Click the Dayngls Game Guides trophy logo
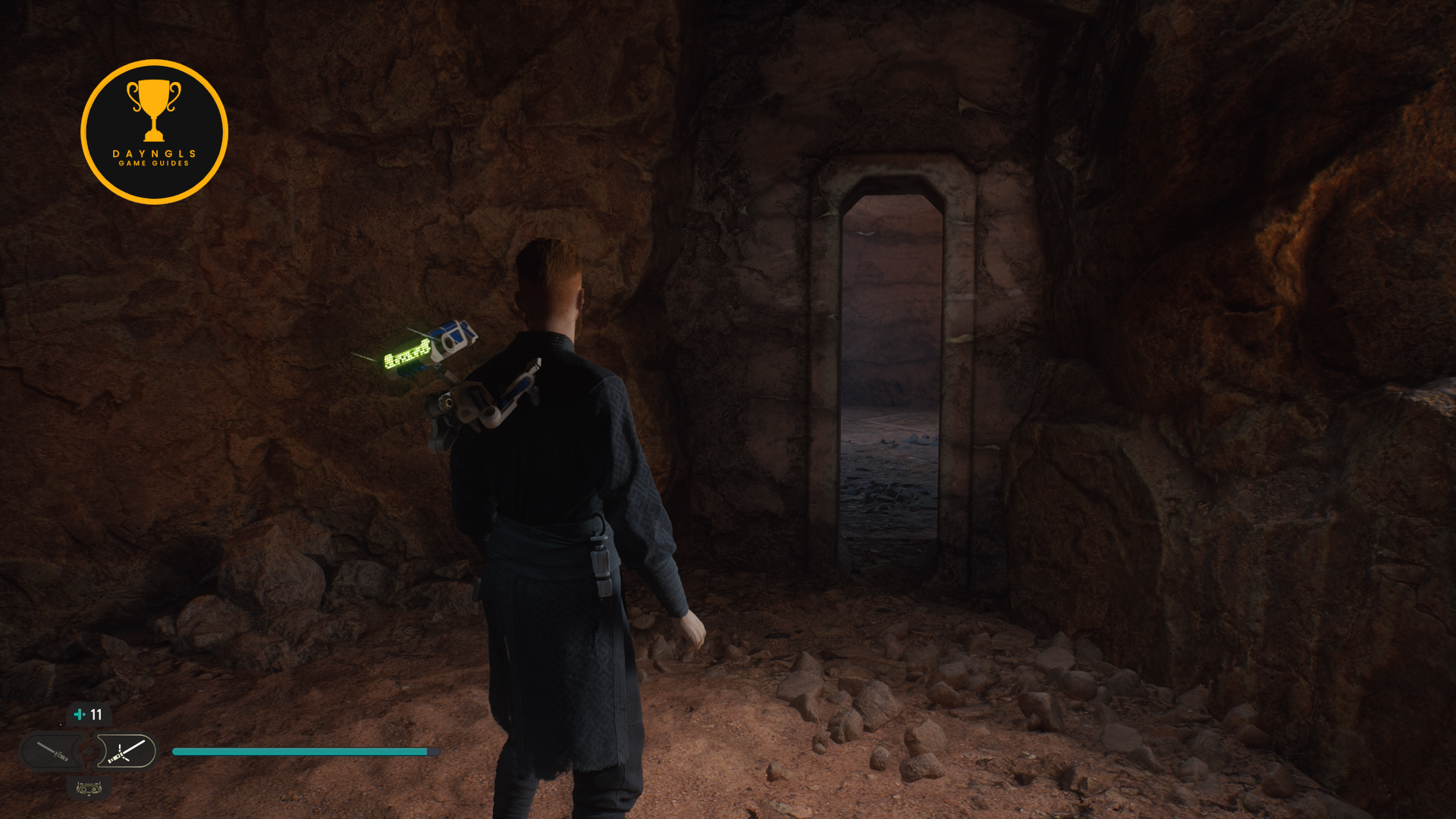The height and width of the screenshot is (819, 1456). [154, 132]
